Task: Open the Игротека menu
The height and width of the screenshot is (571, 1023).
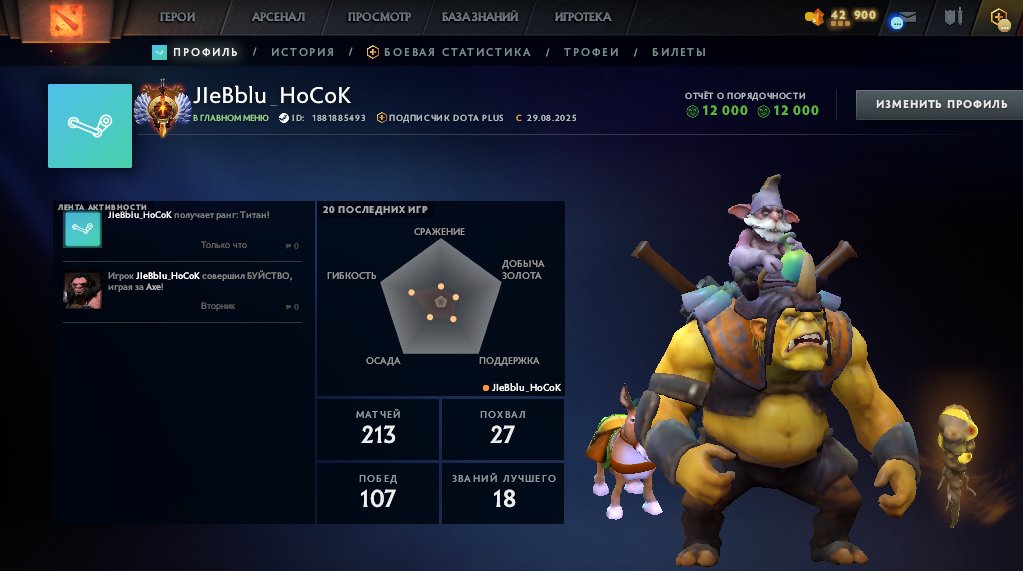Action: 583,17
